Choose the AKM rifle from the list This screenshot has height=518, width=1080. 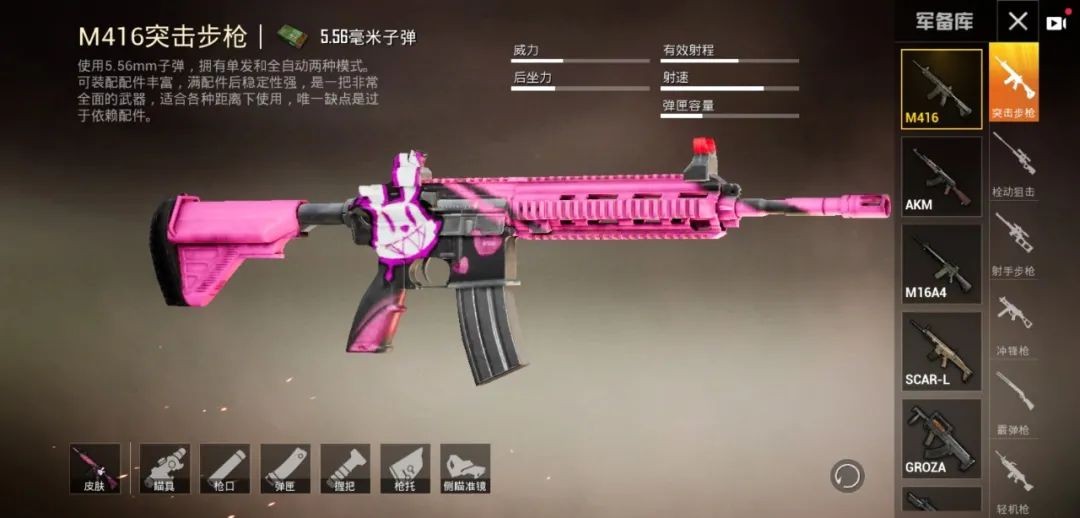click(941, 176)
